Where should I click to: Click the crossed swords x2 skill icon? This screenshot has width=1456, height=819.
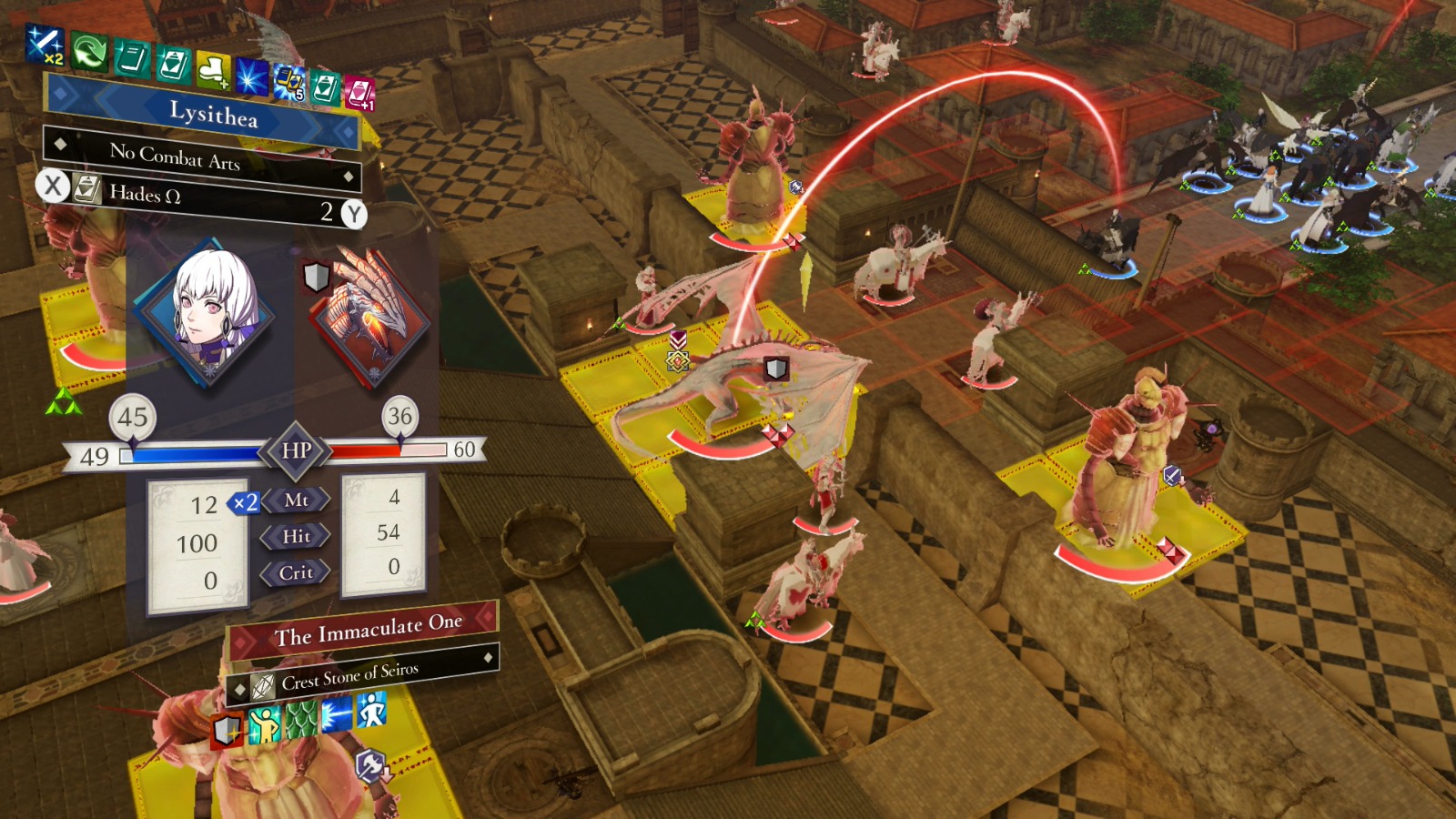45,45
